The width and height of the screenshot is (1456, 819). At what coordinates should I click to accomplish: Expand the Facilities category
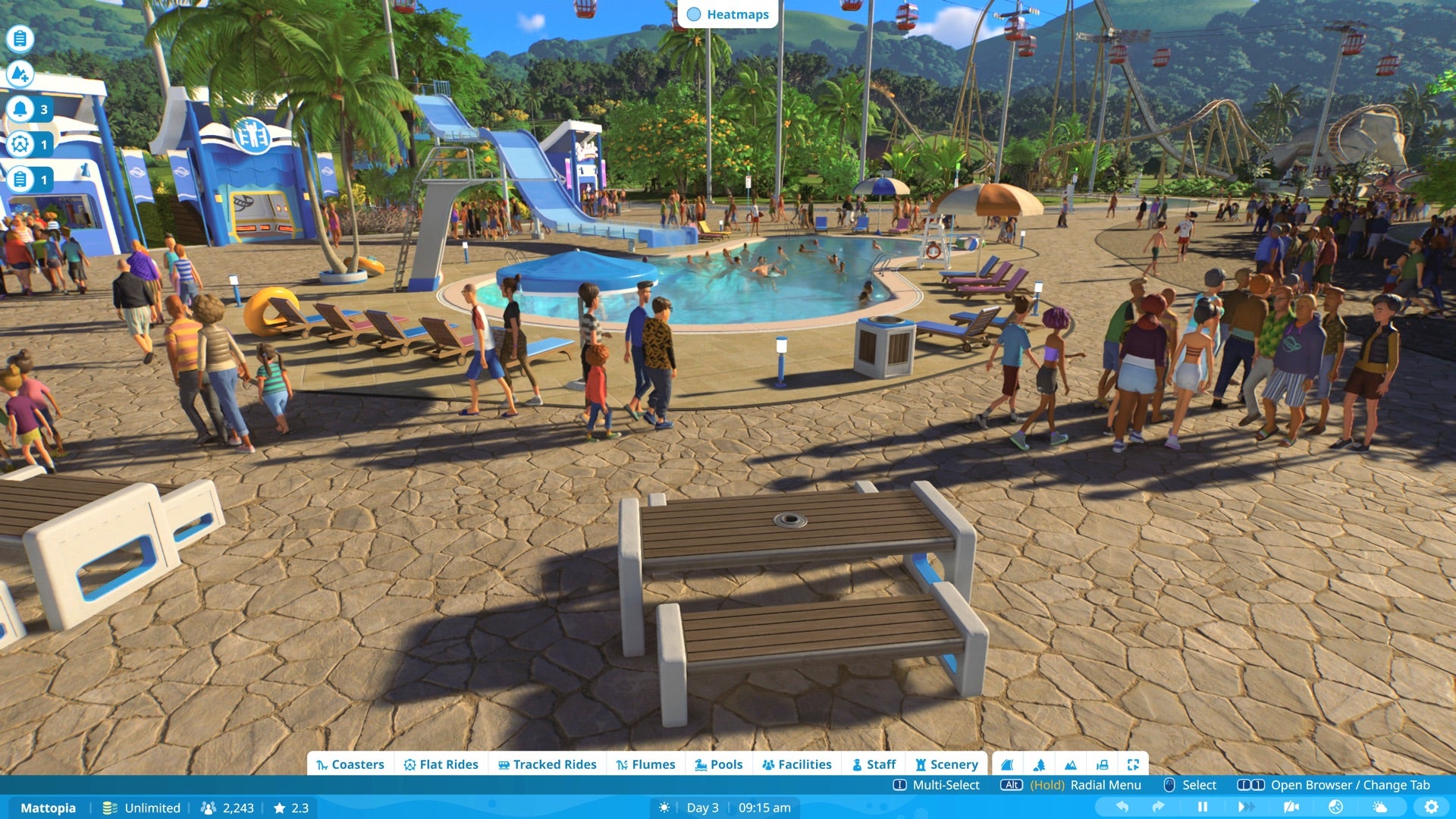tap(797, 764)
